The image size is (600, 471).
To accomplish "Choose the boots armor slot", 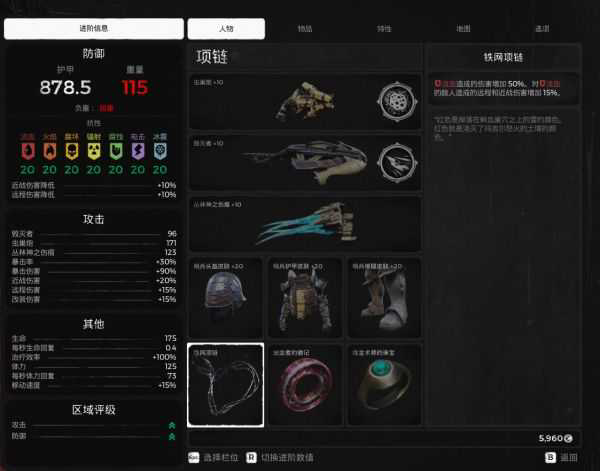I will (383, 297).
